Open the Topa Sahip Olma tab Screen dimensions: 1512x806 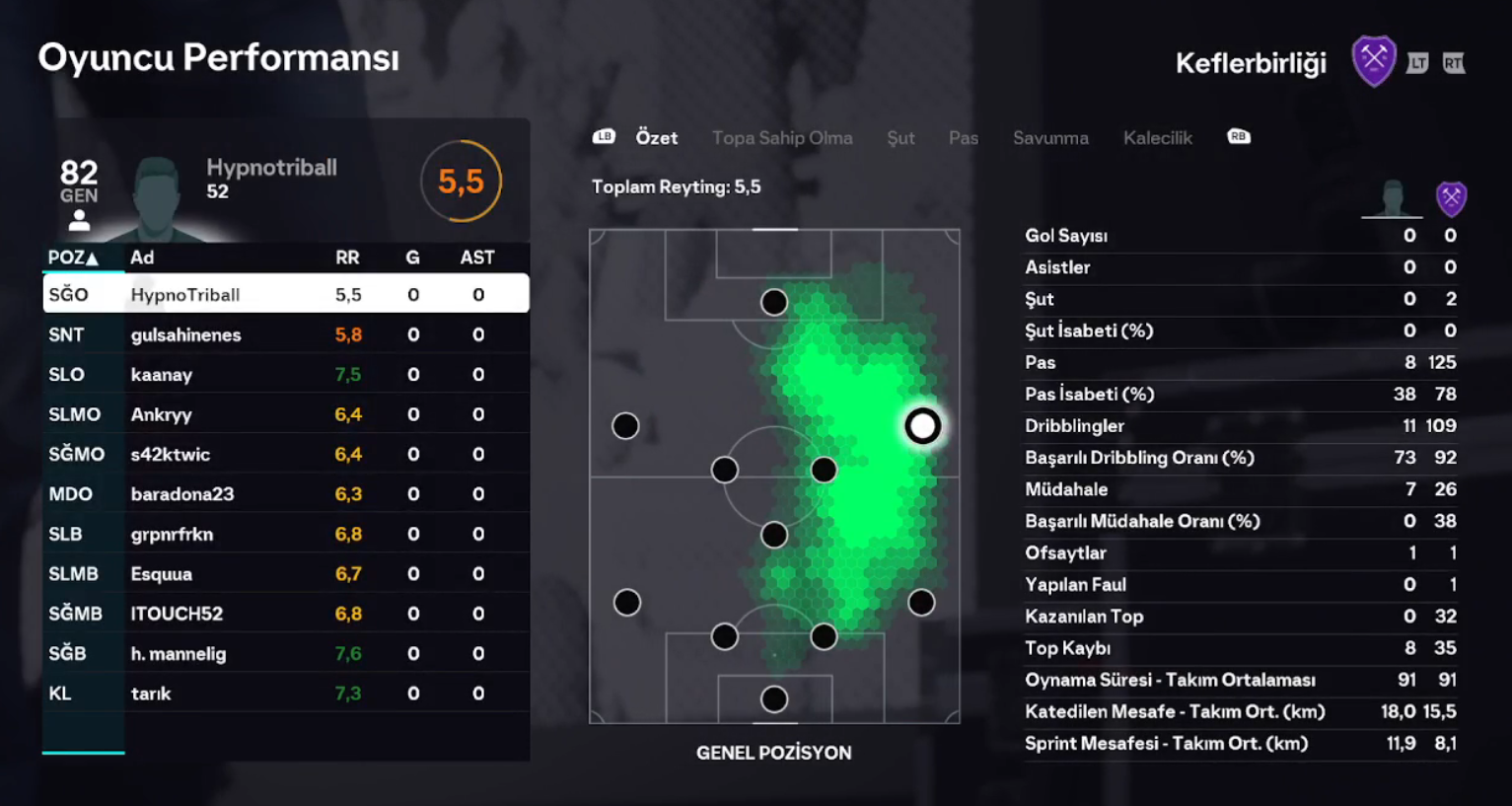(782, 138)
